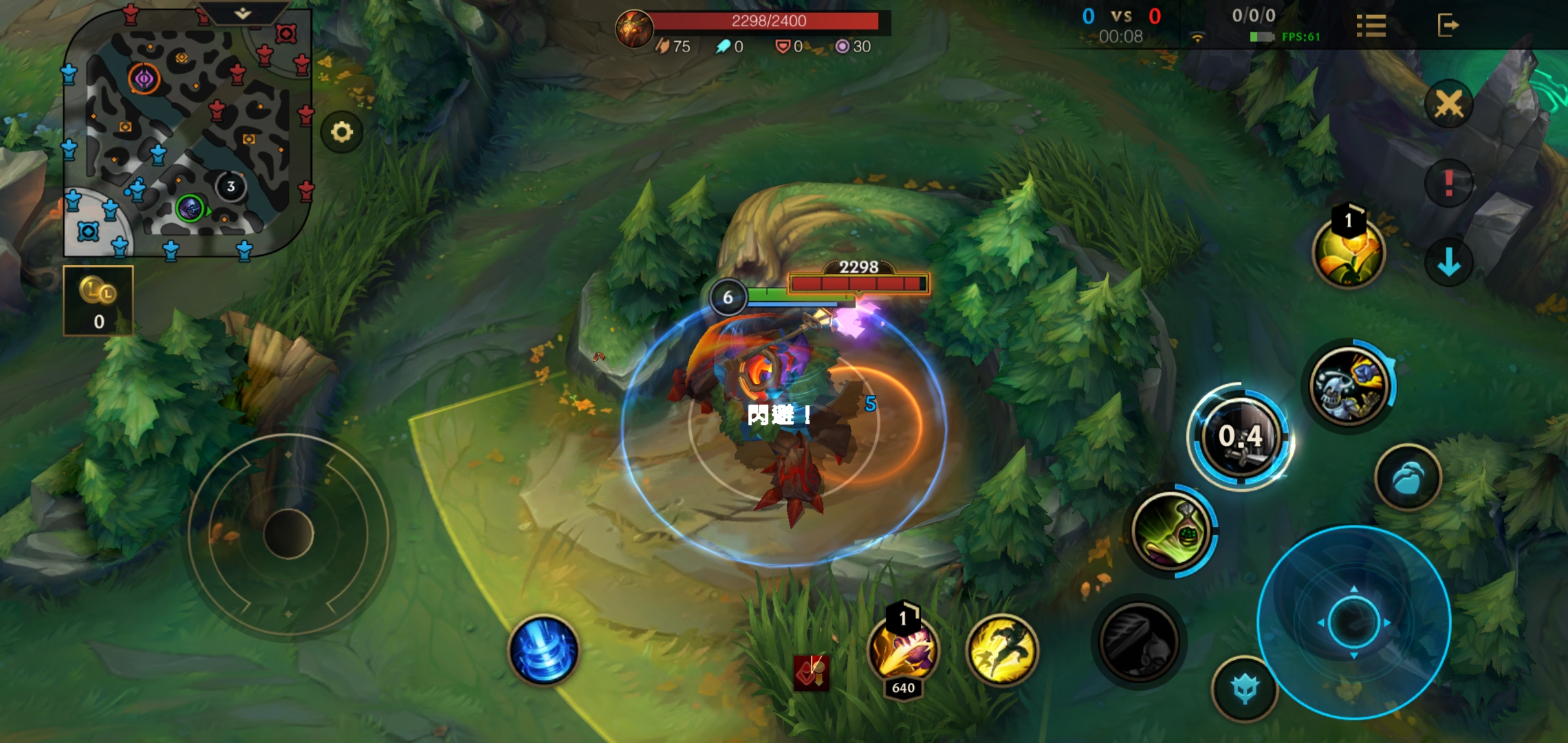This screenshot has height=743, width=1568.
Task: Use the Flash summoner spell
Action: point(1002,649)
